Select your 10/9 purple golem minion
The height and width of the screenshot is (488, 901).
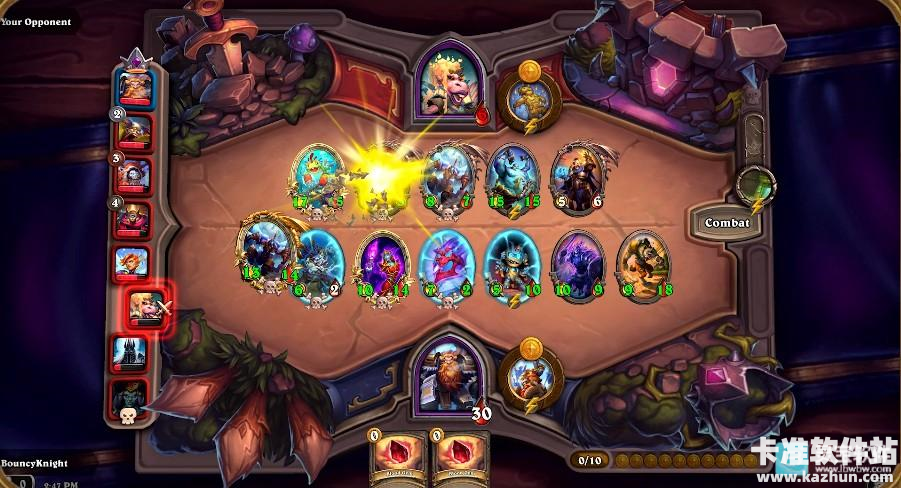click(577, 263)
